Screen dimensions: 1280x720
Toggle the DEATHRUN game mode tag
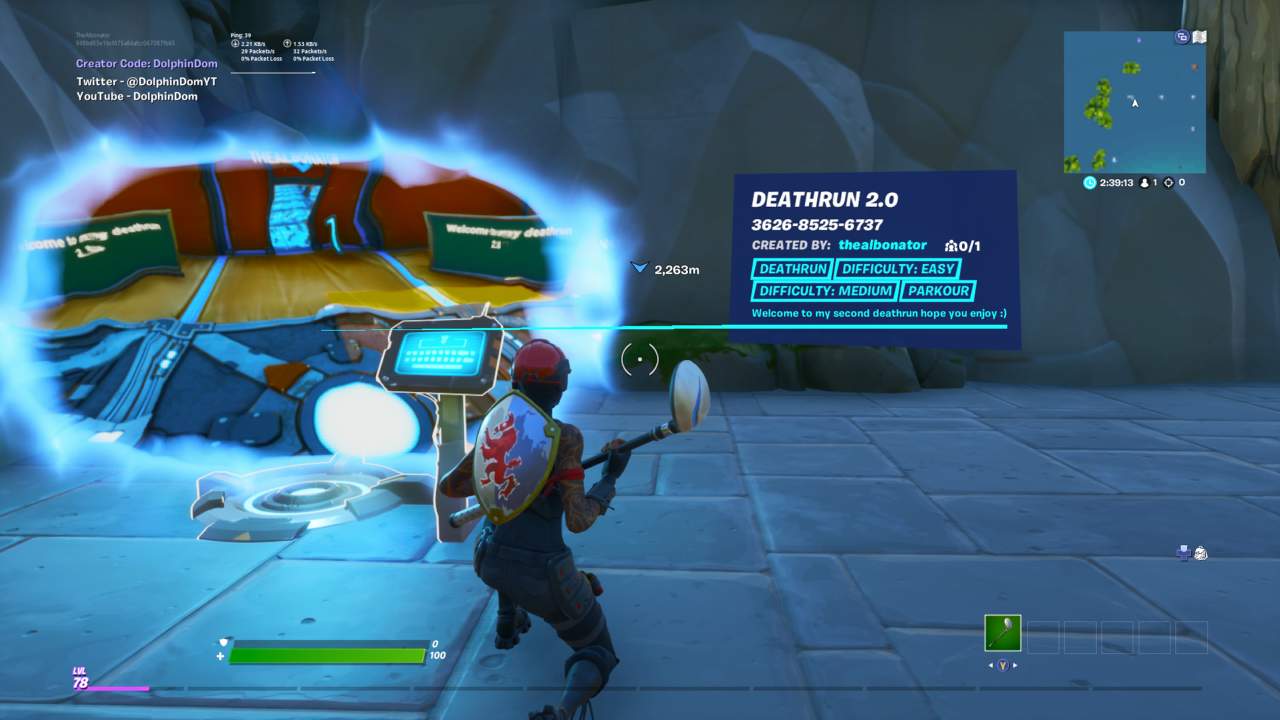(791, 268)
